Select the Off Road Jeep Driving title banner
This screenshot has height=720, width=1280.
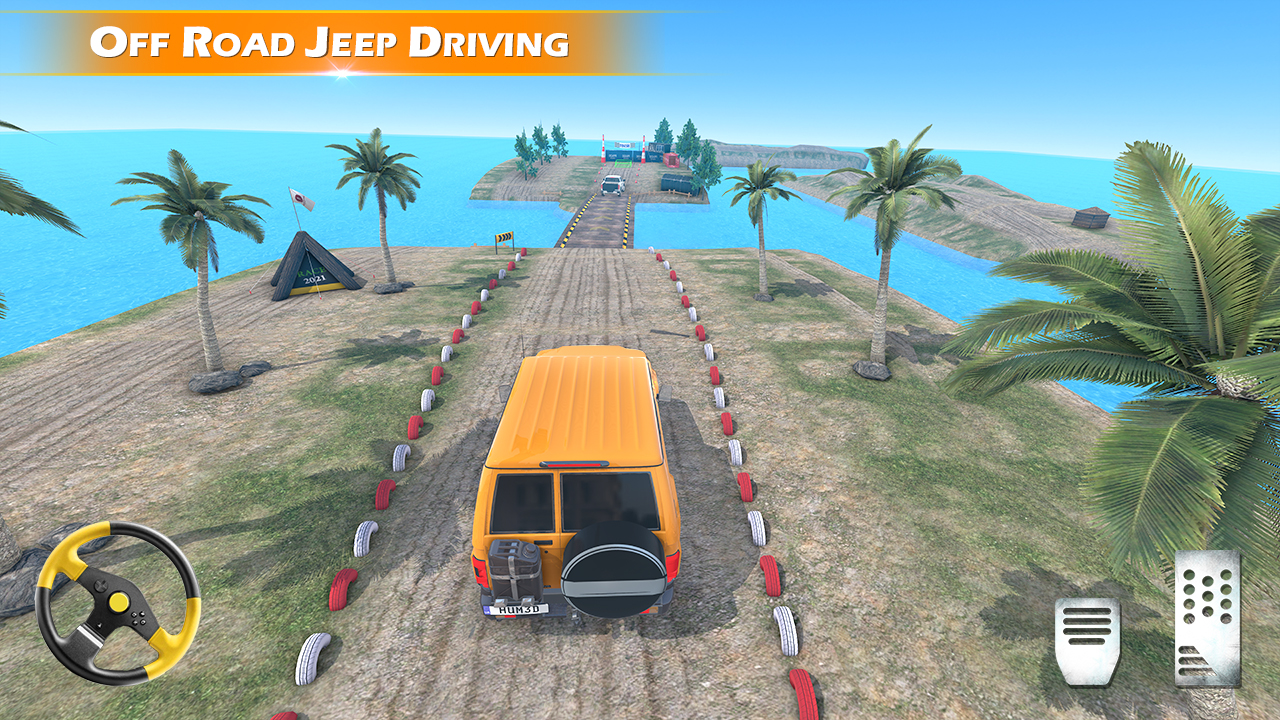(330, 44)
